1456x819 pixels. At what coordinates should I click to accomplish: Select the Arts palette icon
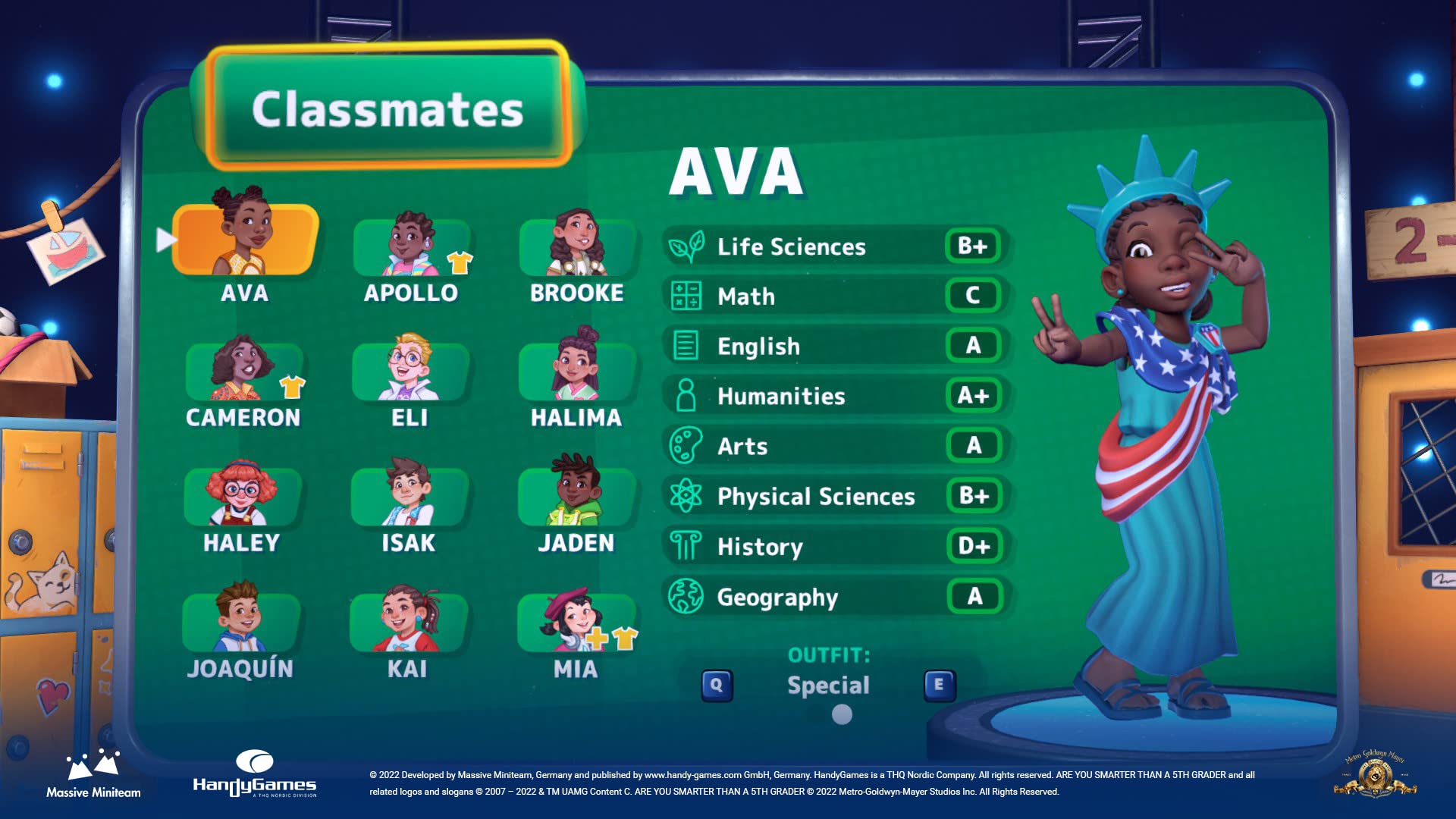click(685, 446)
